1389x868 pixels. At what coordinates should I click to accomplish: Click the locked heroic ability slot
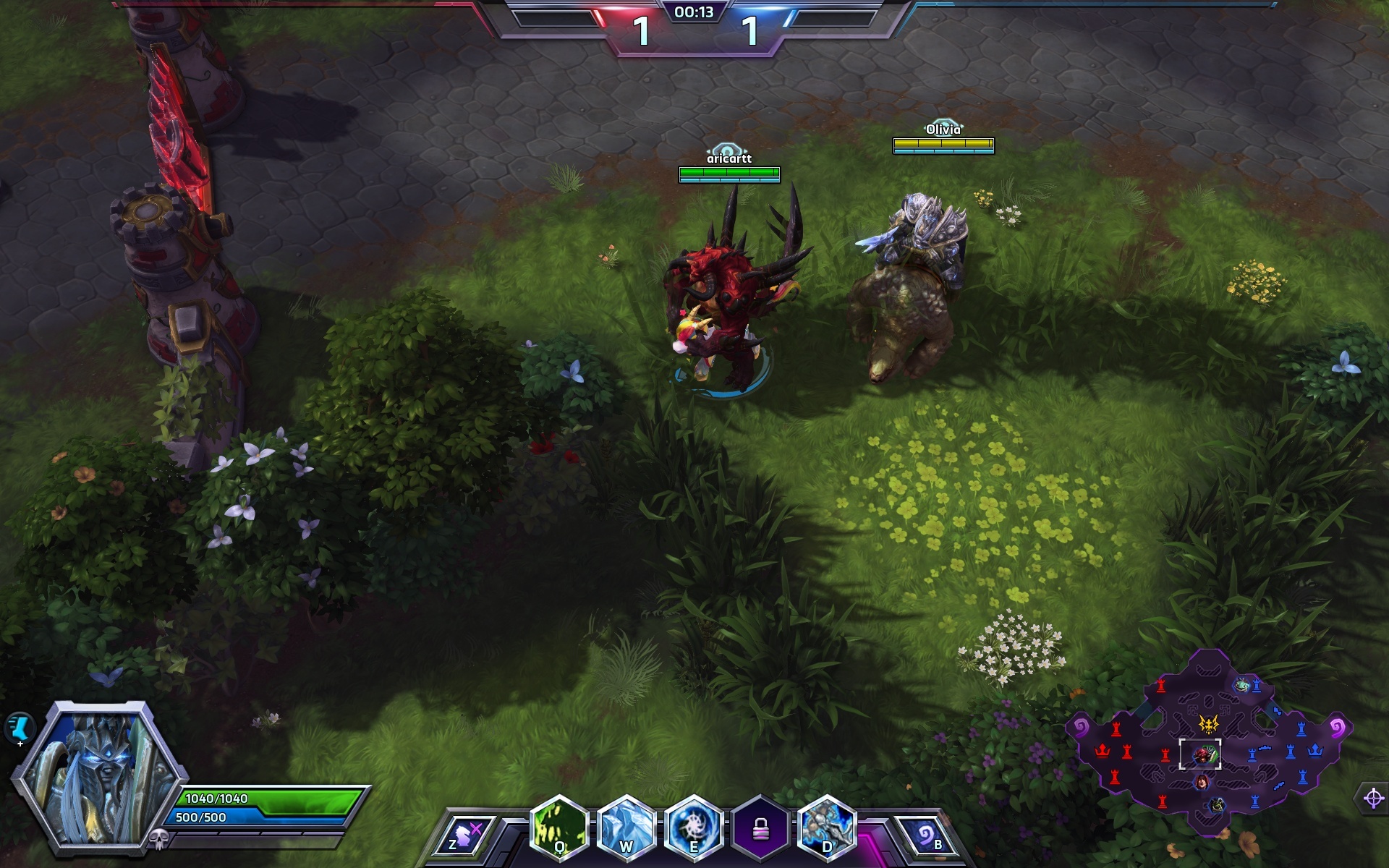pyautogui.click(x=760, y=829)
